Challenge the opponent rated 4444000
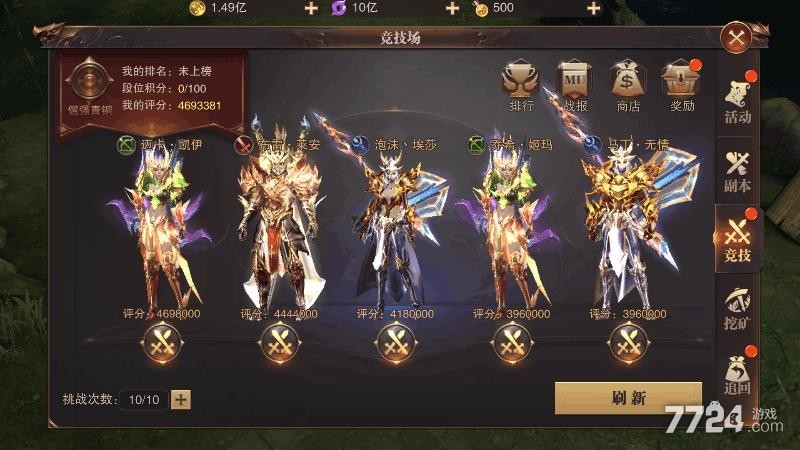800x450 pixels. (278, 344)
